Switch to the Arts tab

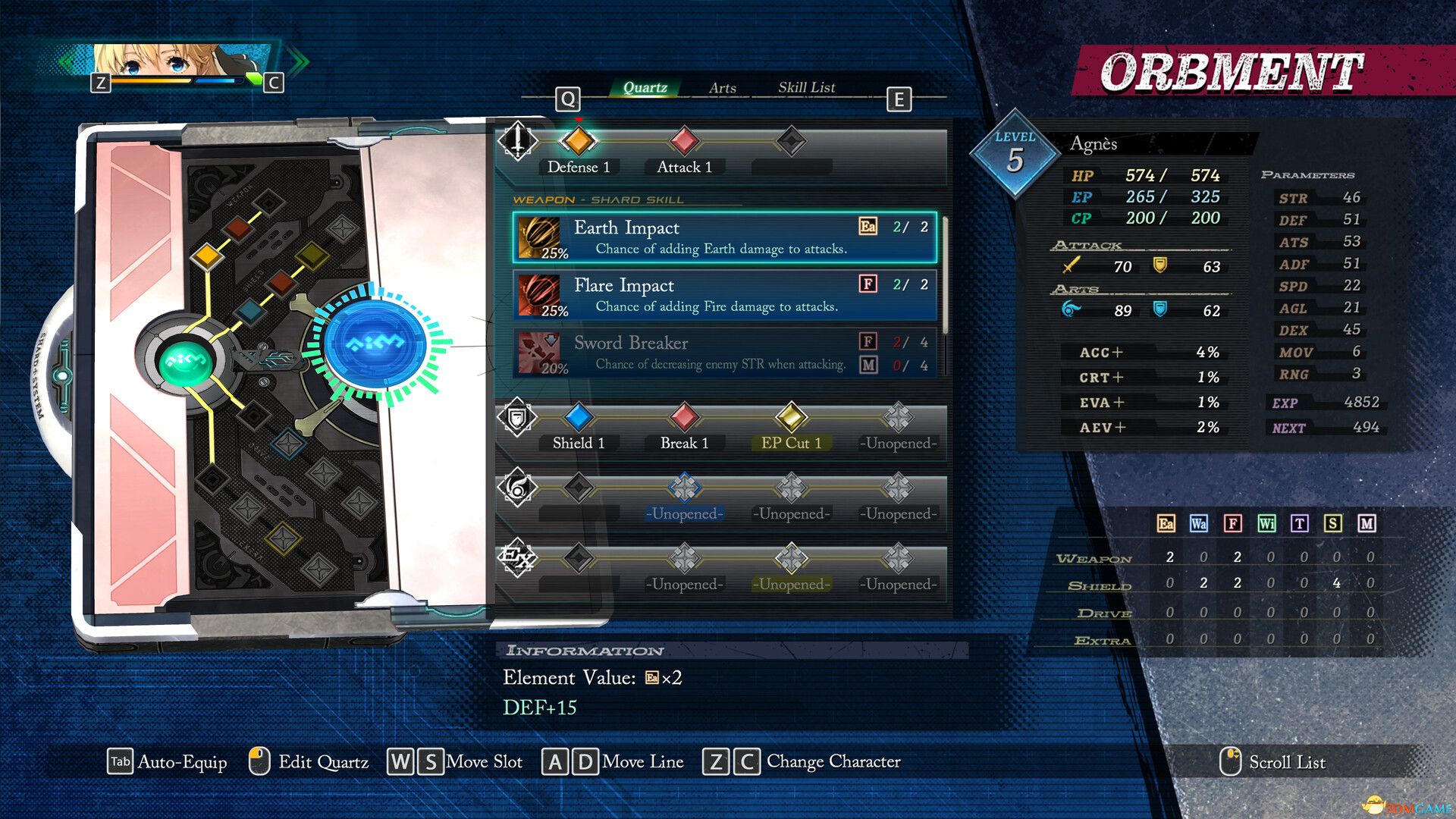[x=722, y=87]
